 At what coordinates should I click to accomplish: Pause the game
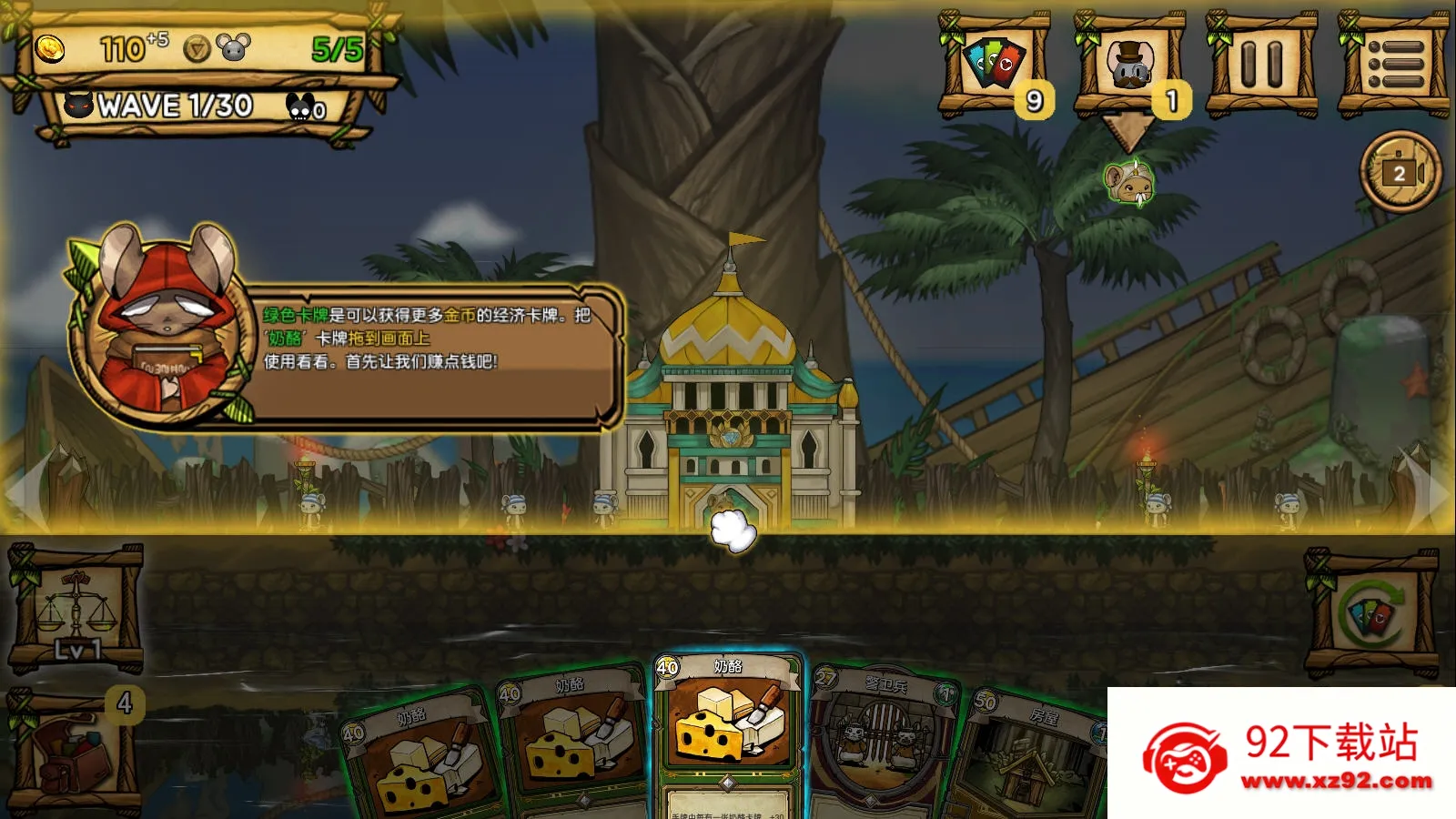click(1261, 64)
